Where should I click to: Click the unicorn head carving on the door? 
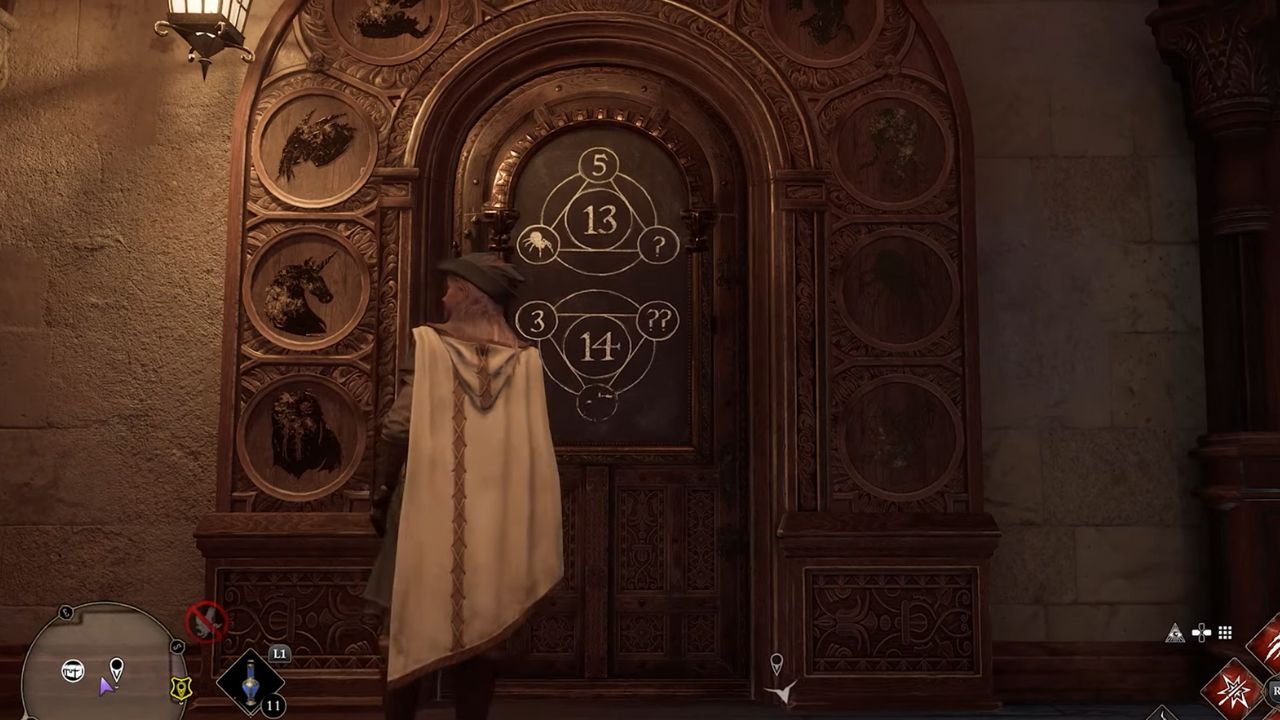tap(299, 288)
